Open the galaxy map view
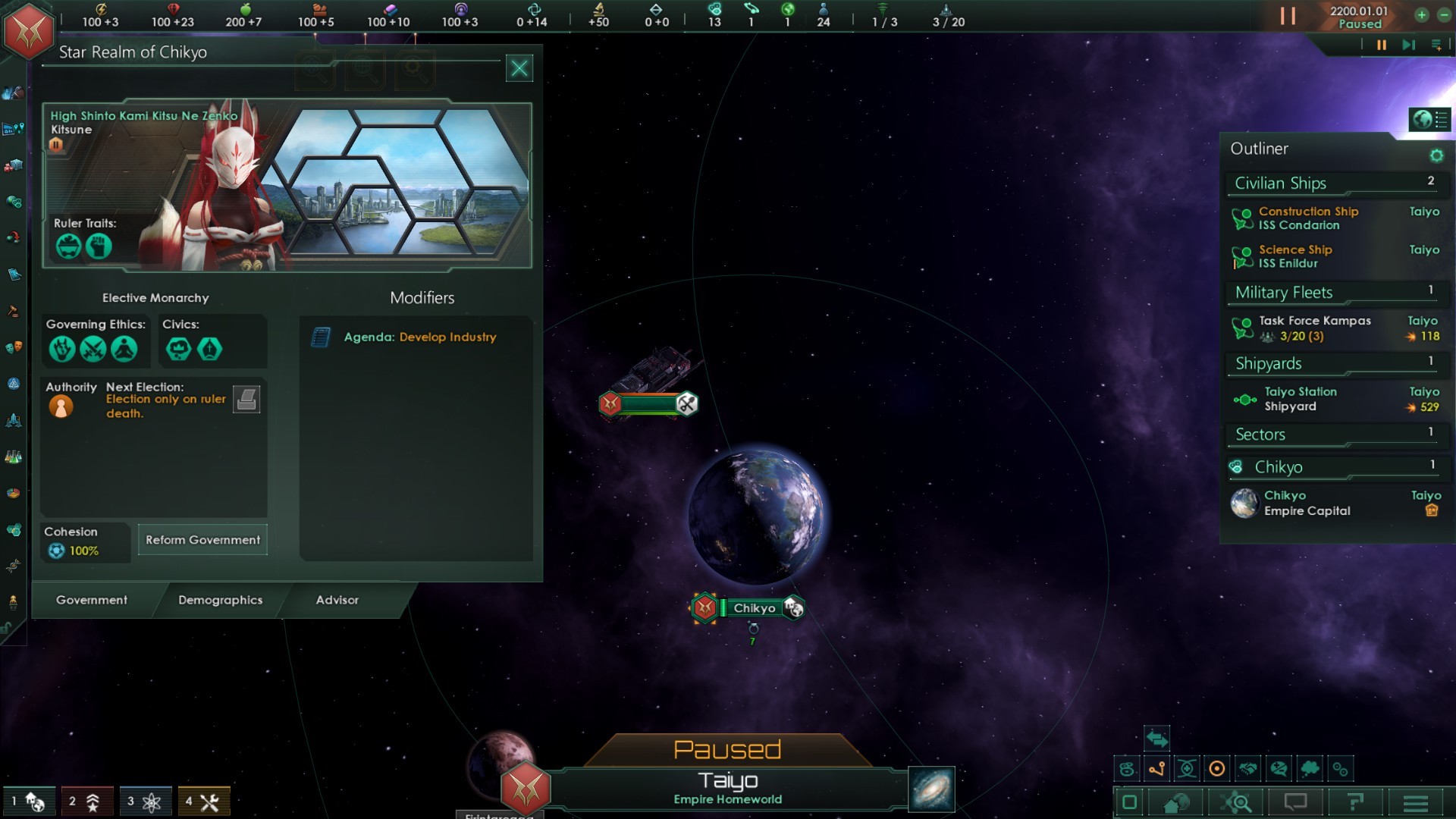 (931, 789)
